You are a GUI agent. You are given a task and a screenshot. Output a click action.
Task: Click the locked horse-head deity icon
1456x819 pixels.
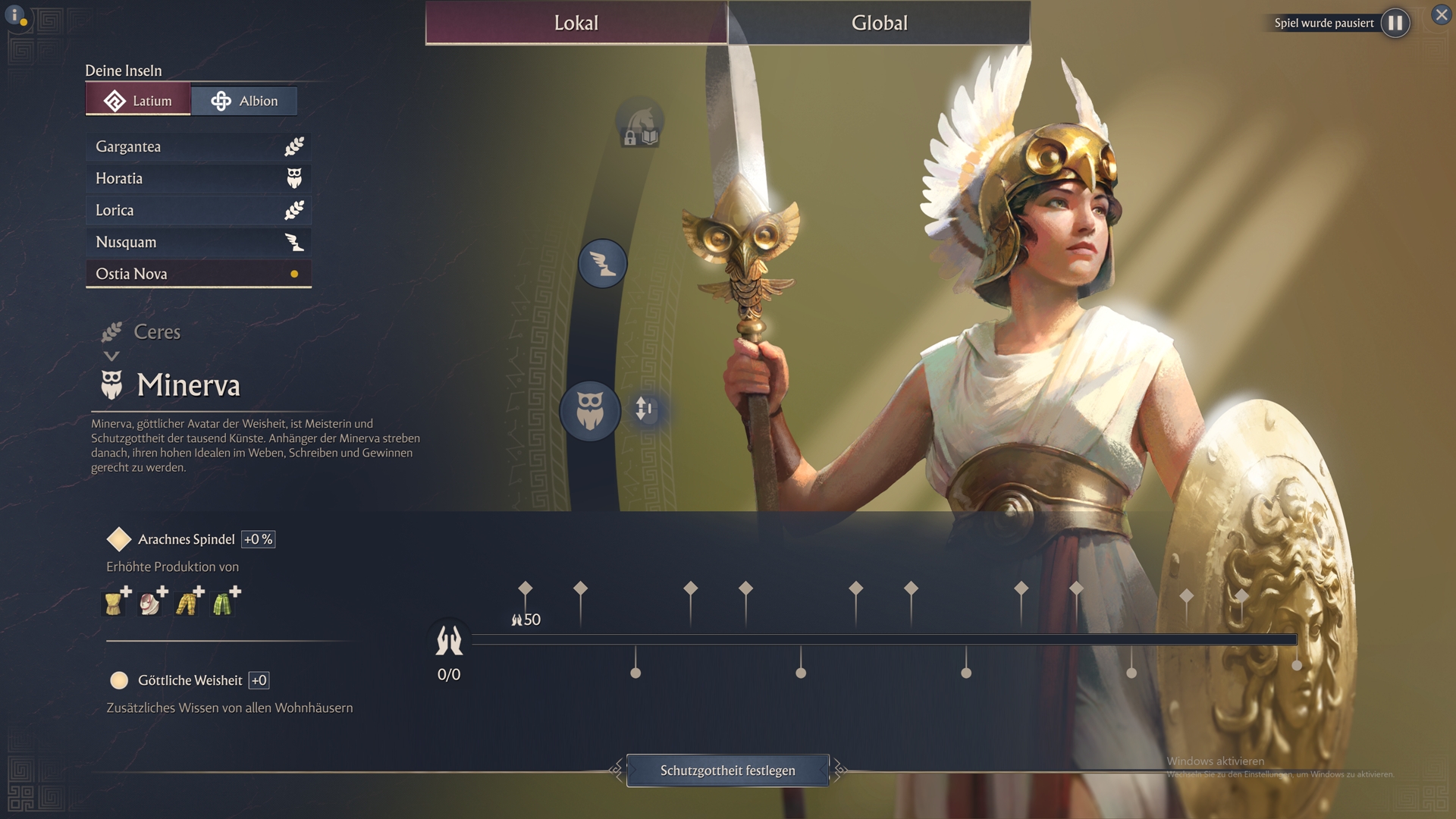[x=639, y=123]
